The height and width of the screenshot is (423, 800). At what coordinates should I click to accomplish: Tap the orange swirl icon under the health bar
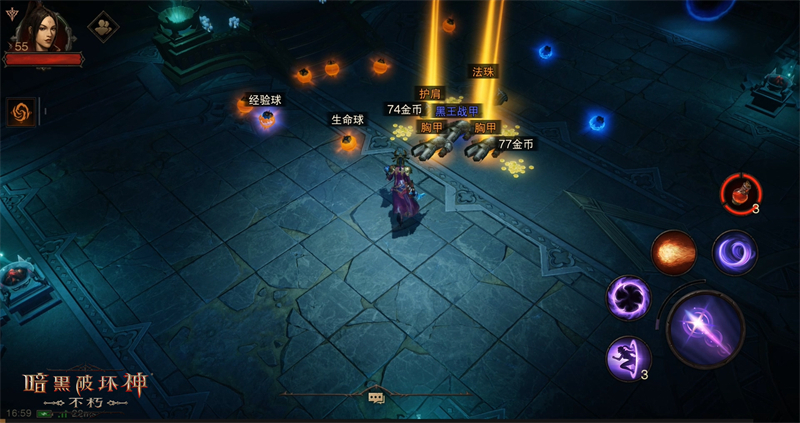pos(21,111)
